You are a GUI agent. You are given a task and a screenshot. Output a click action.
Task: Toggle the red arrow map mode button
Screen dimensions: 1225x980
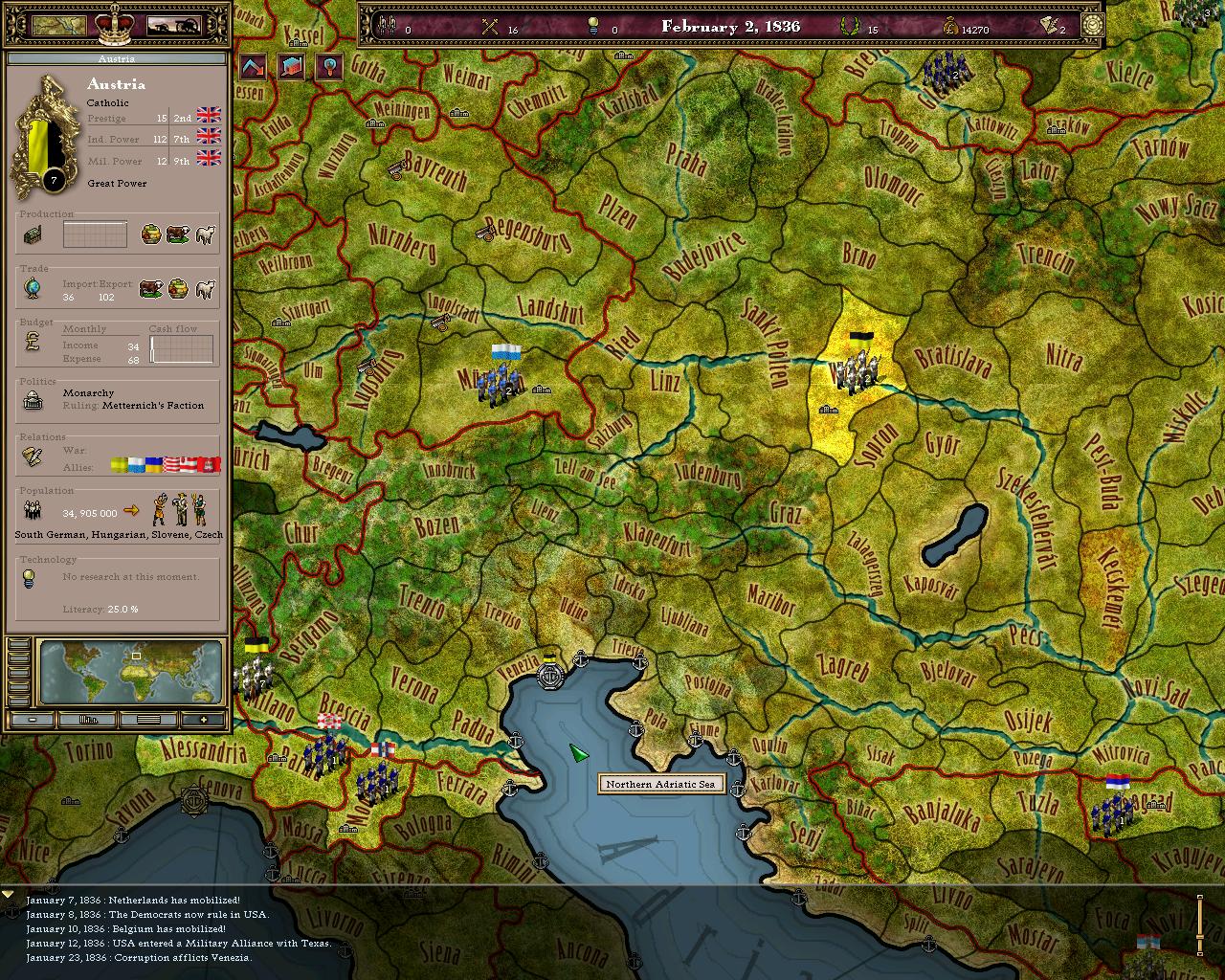(254, 69)
